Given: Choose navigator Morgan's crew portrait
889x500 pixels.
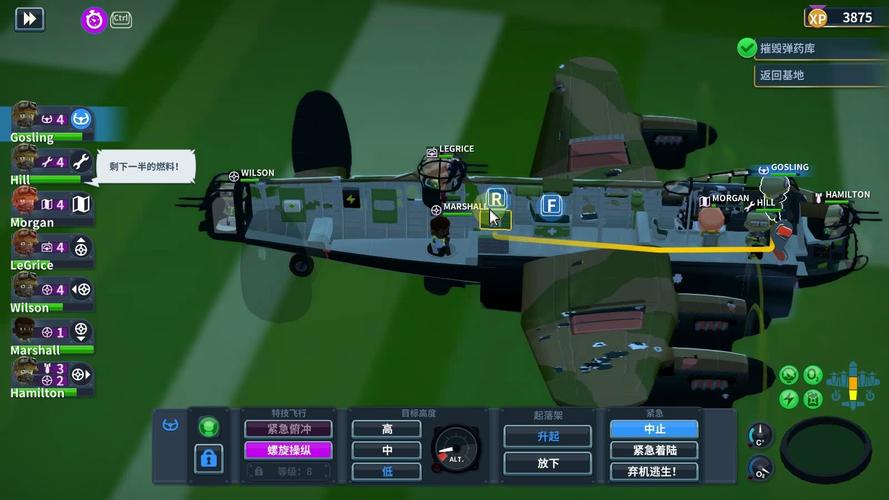Looking at the screenshot, I should [x=25, y=204].
